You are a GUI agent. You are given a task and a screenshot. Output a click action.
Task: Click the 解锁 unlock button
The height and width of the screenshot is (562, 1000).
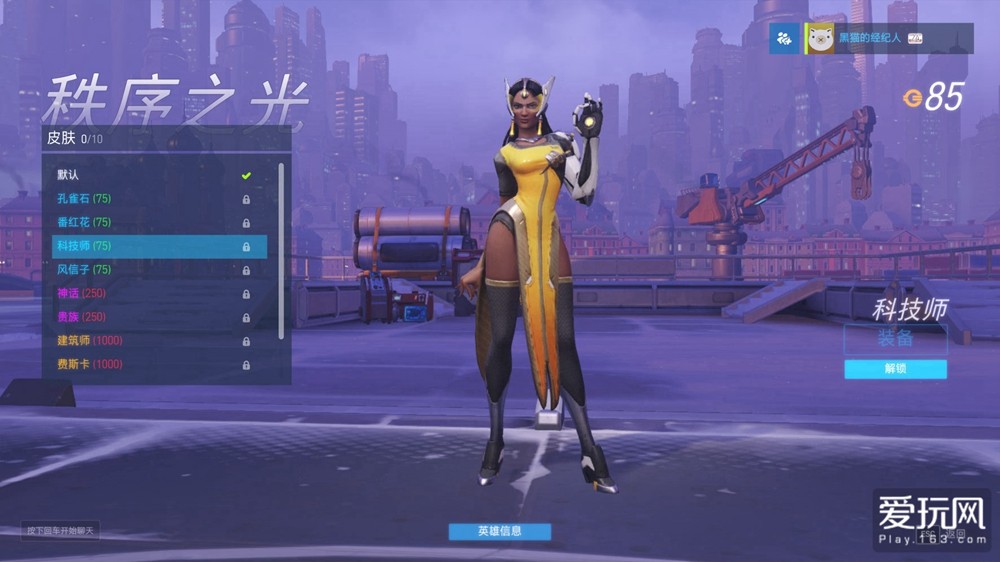tap(895, 369)
